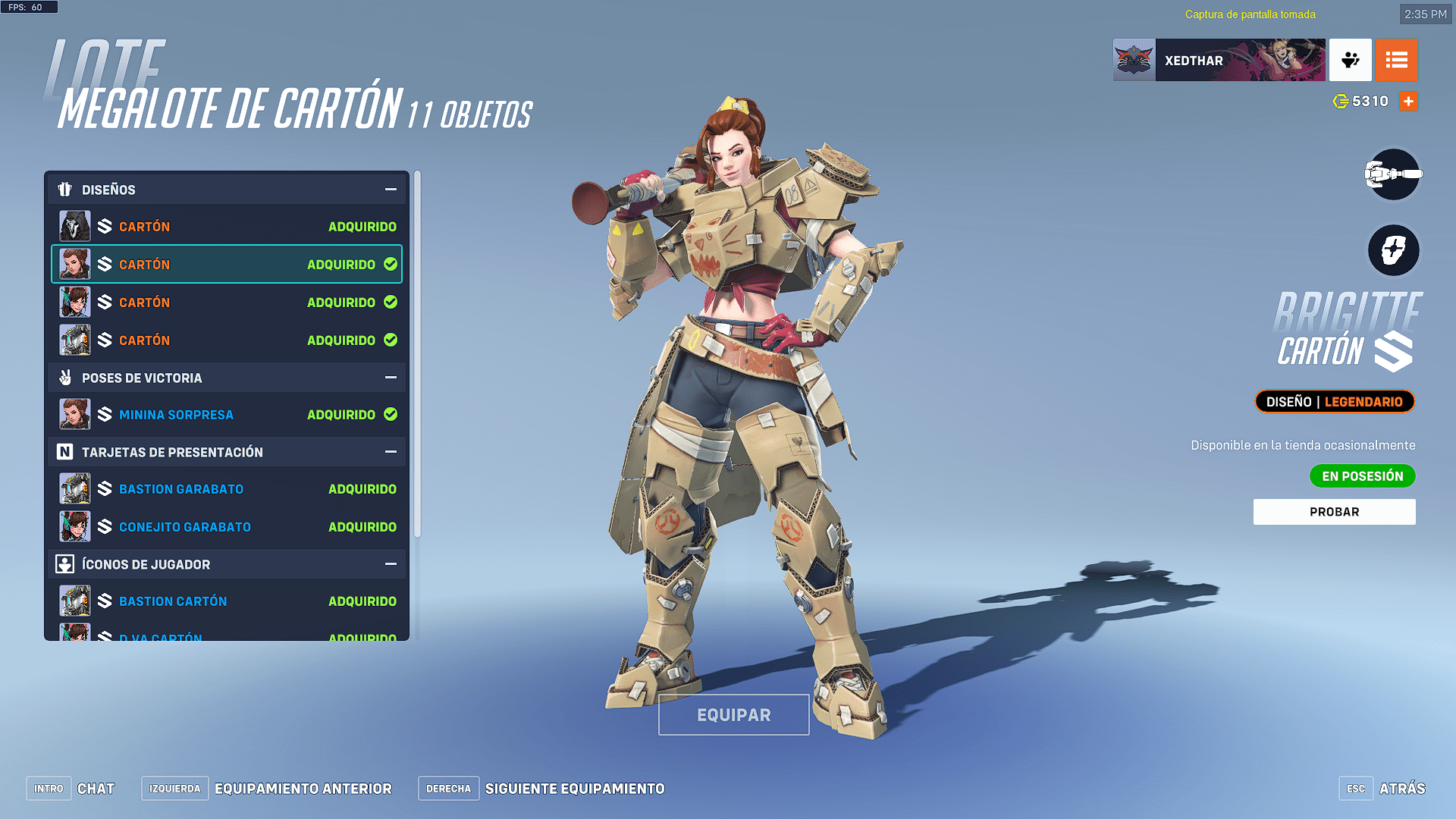The height and width of the screenshot is (819, 1456).
Task: Select Brigitte's Cartón skin row
Action: point(227,265)
